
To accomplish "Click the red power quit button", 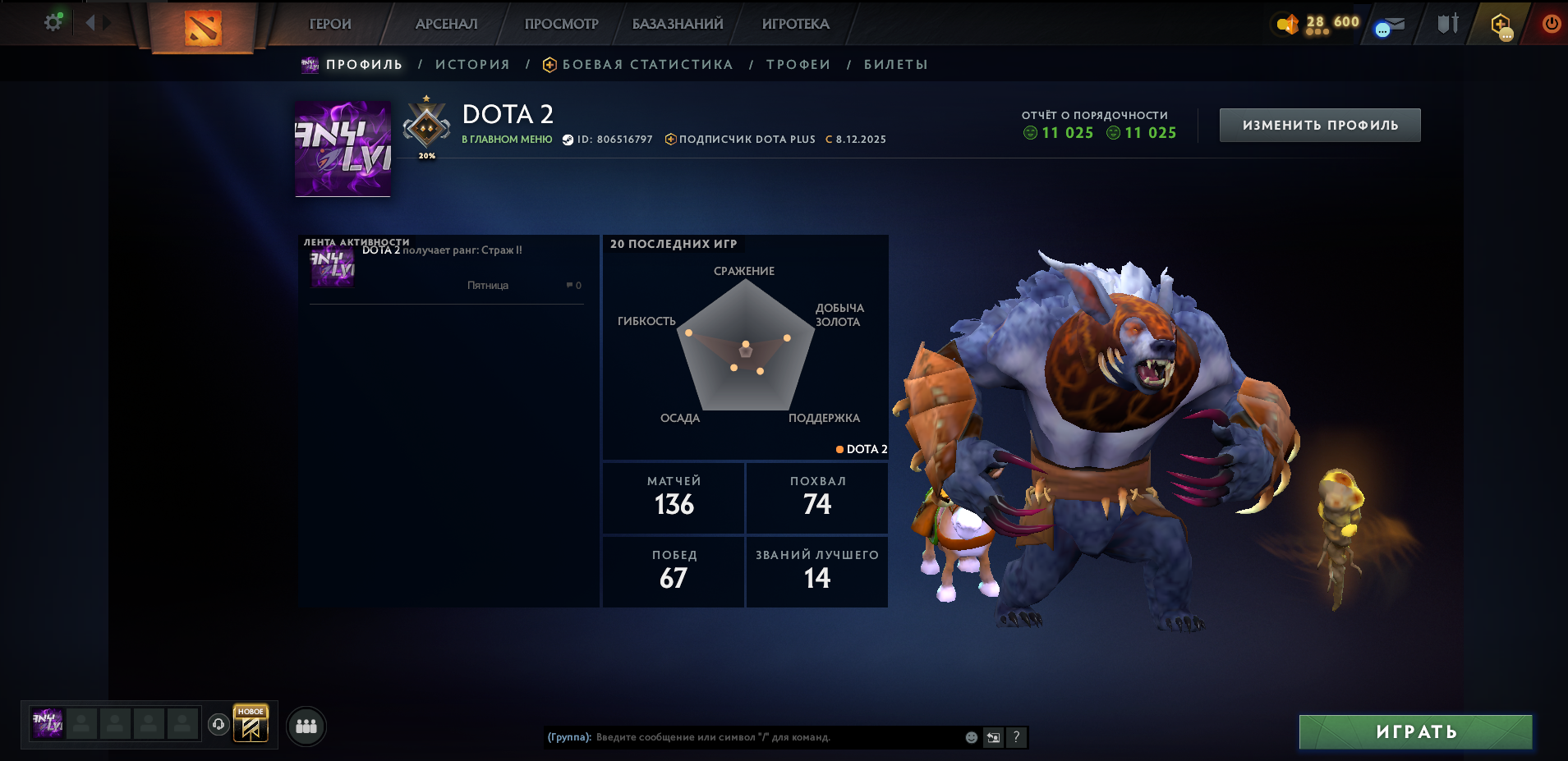I will coord(1551,24).
